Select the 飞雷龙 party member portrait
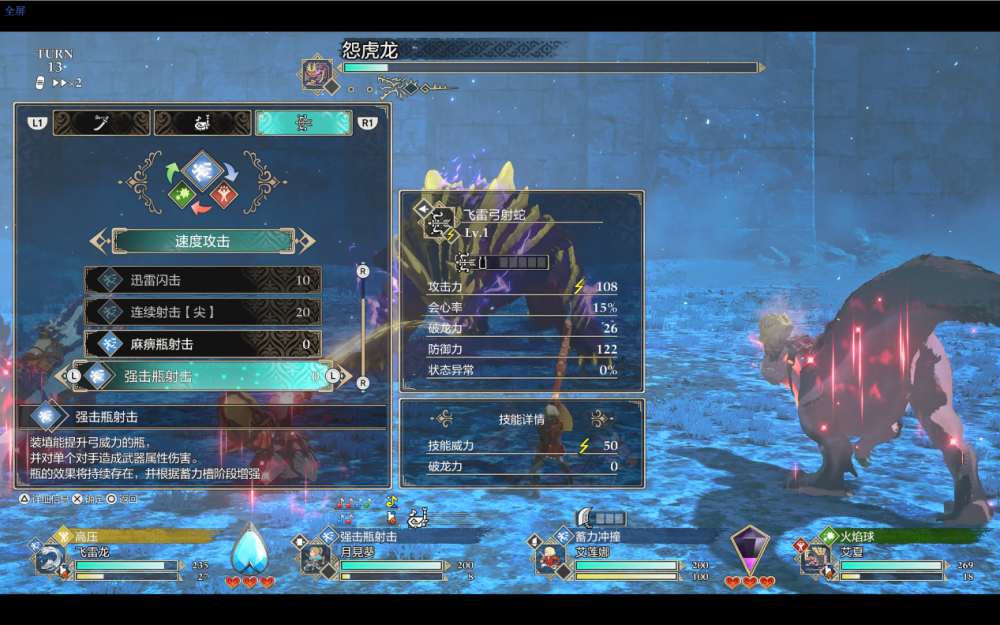Screen dimensions: 1000x625 [49, 558]
